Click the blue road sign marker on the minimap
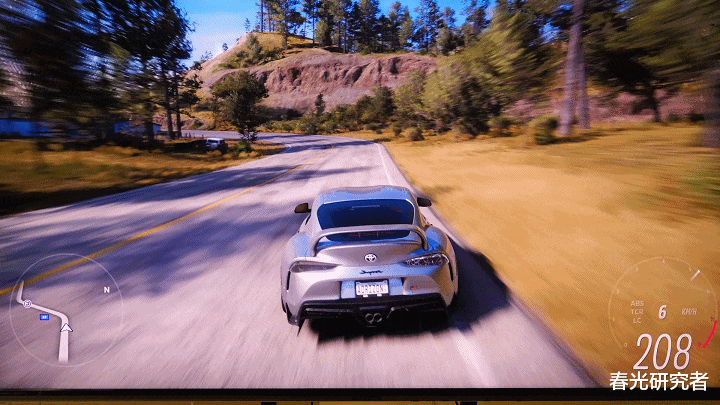 (45, 316)
